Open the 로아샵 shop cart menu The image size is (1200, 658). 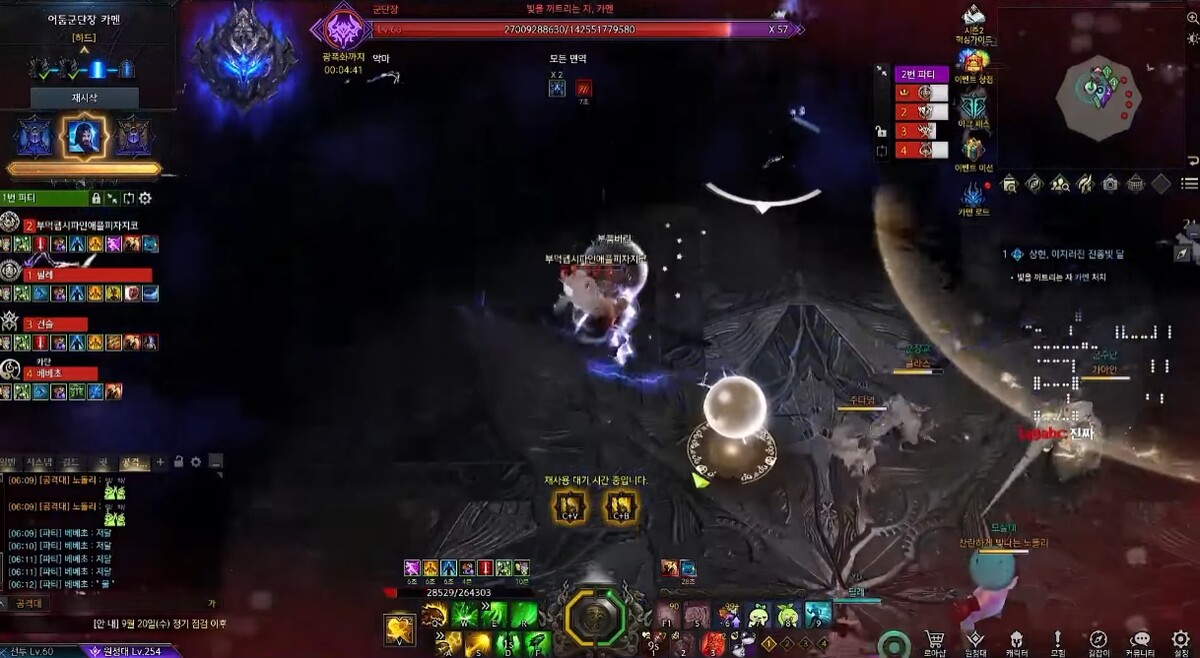(x=935, y=641)
